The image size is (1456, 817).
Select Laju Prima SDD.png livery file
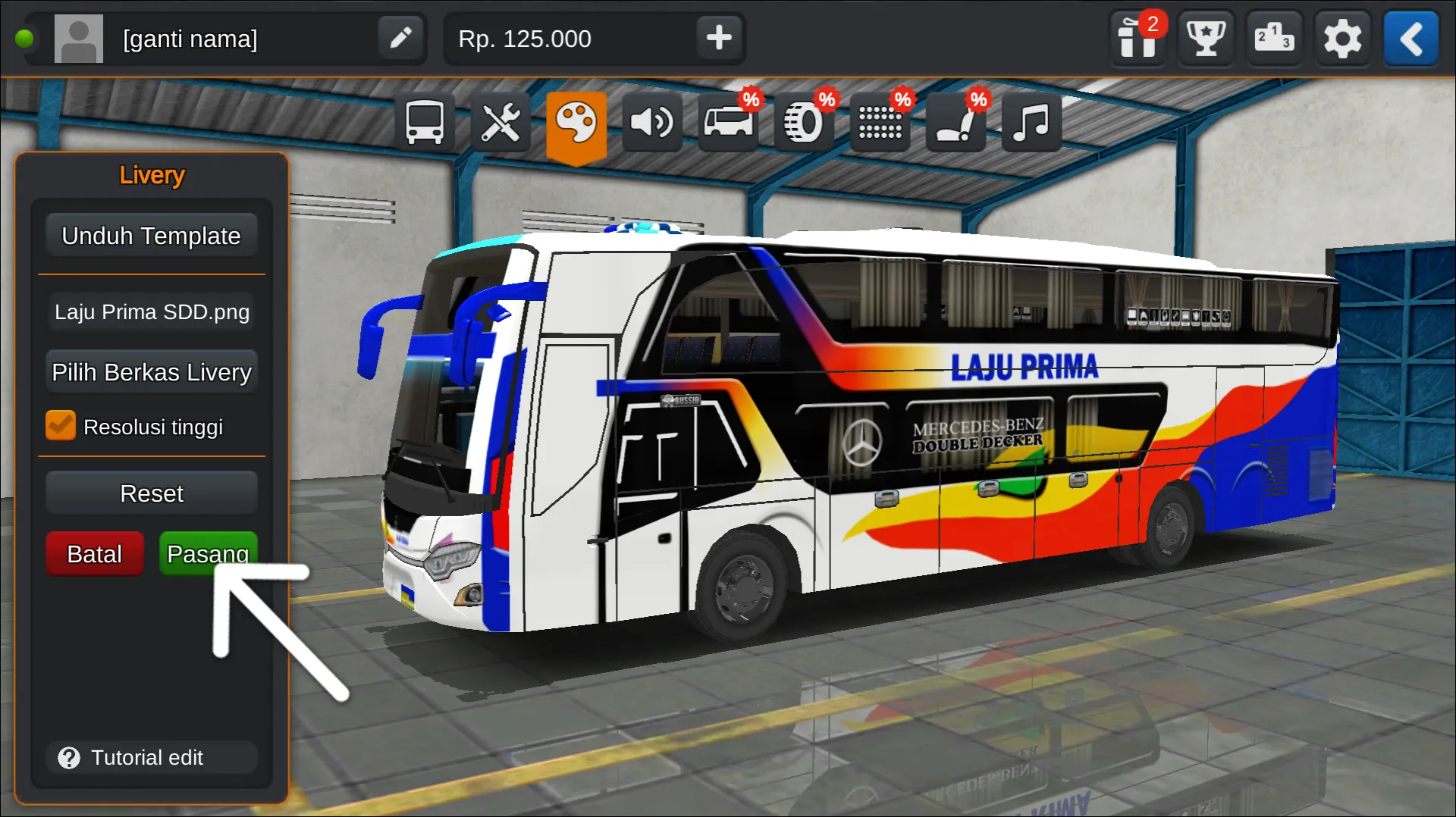[x=151, y=311]
